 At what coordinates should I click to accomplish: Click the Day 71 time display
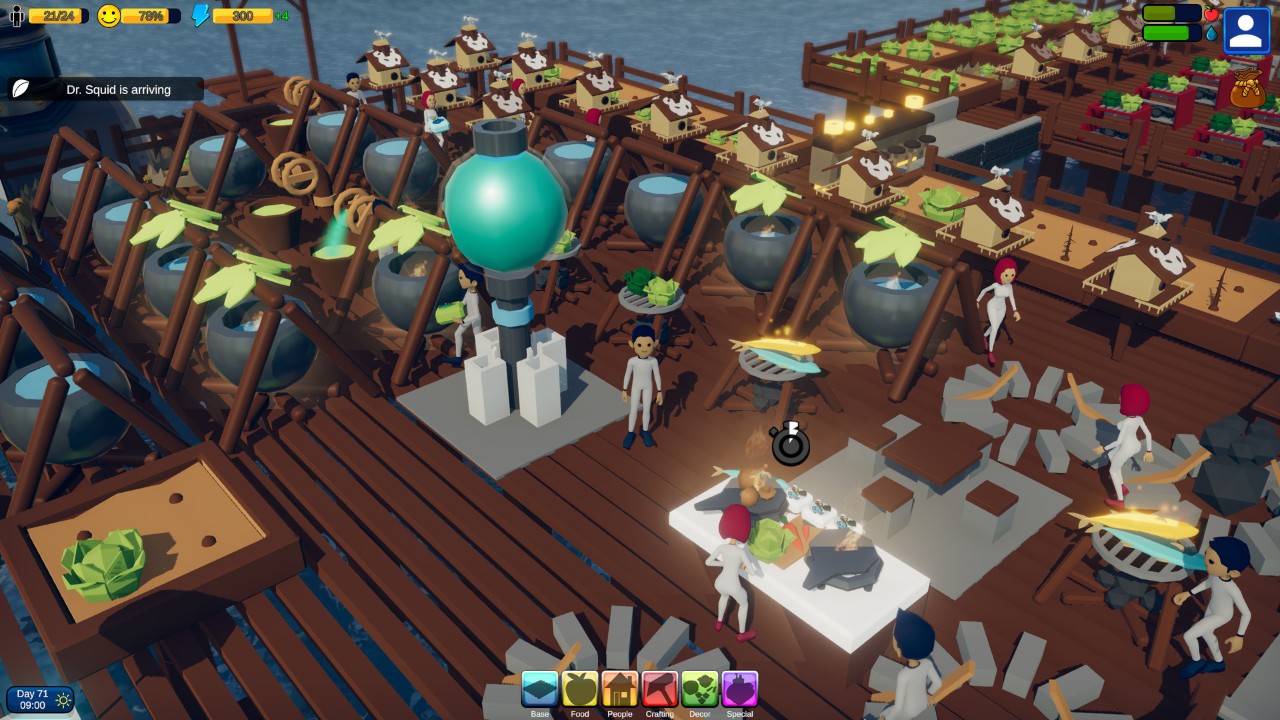coord(33,697)
